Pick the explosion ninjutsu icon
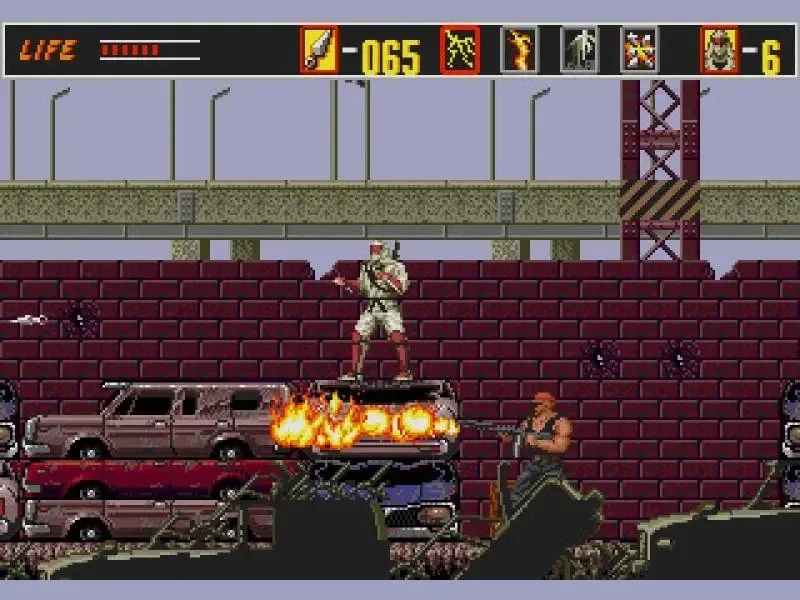This screenshot has height=600, width=800. (x=639, y=50)
